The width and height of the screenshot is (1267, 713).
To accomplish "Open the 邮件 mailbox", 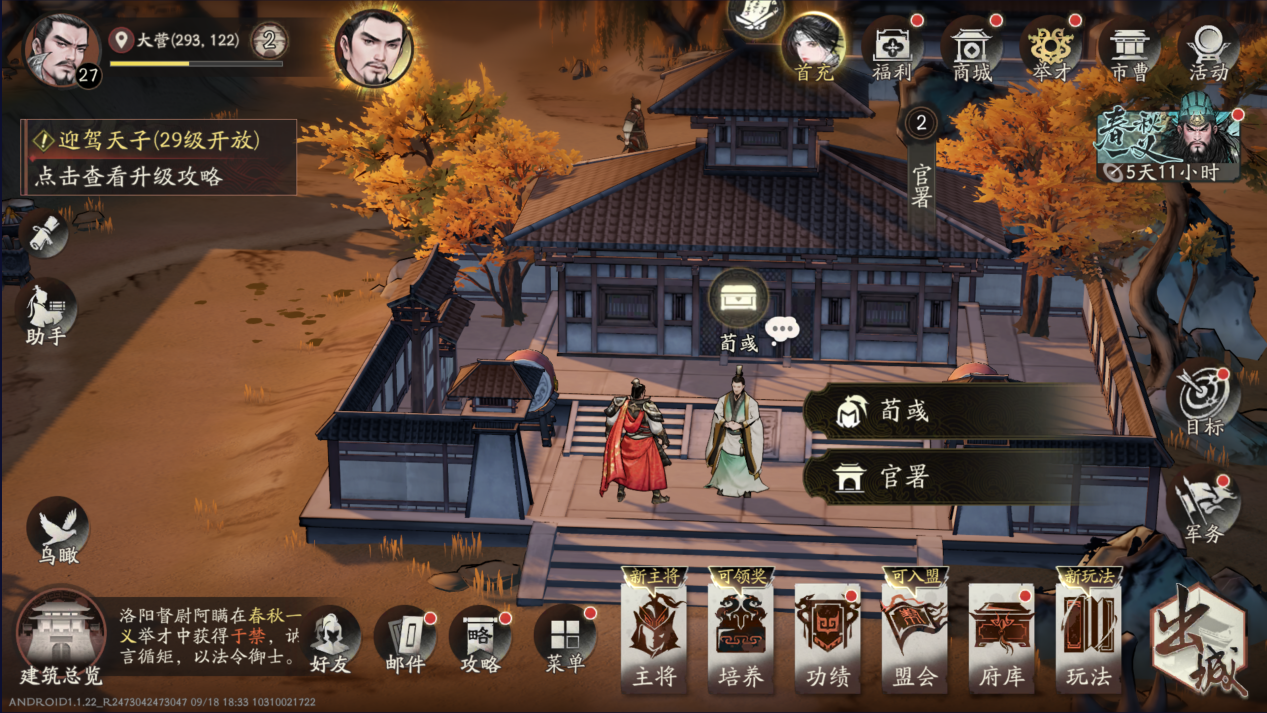I will 405,640.
